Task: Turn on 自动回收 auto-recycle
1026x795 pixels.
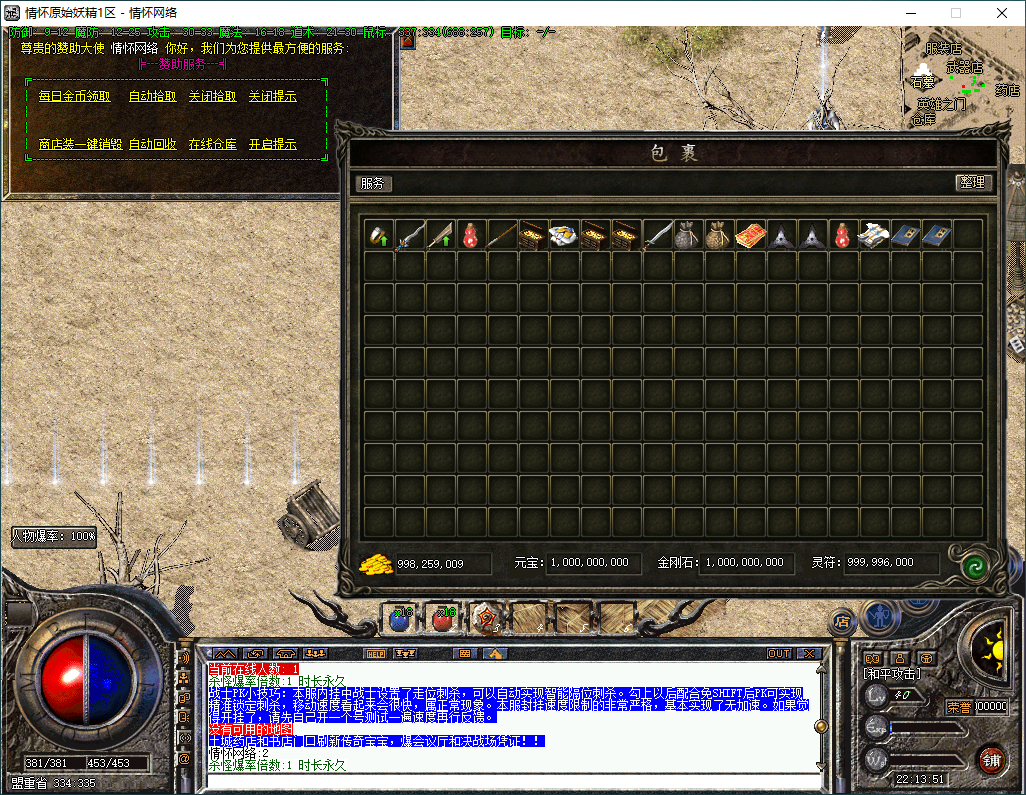Action: pos(152,144)
